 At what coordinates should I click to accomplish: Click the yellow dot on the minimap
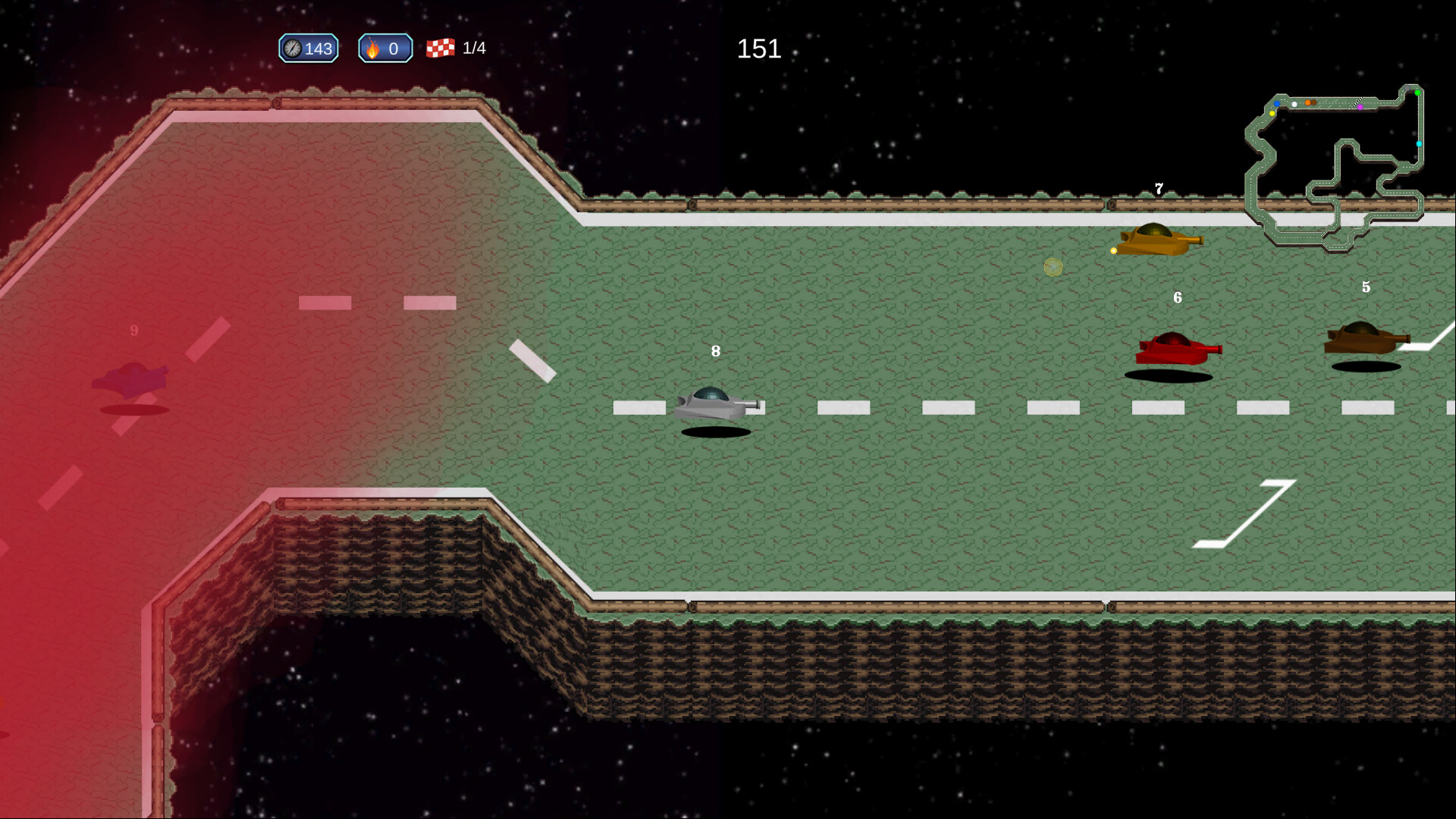tap(1272, 113)
